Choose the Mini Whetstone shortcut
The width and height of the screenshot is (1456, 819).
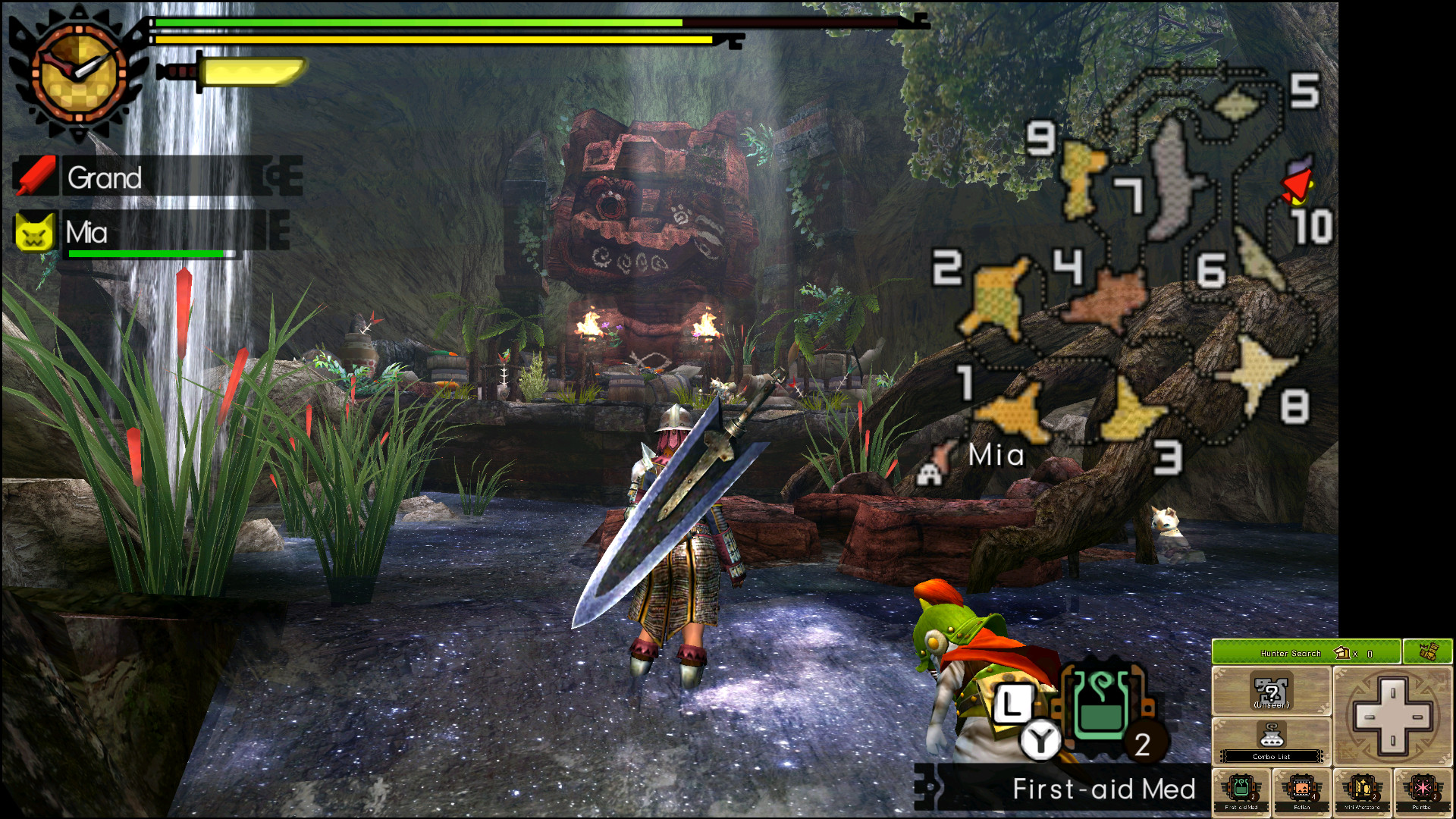[x=1362, y=792]
